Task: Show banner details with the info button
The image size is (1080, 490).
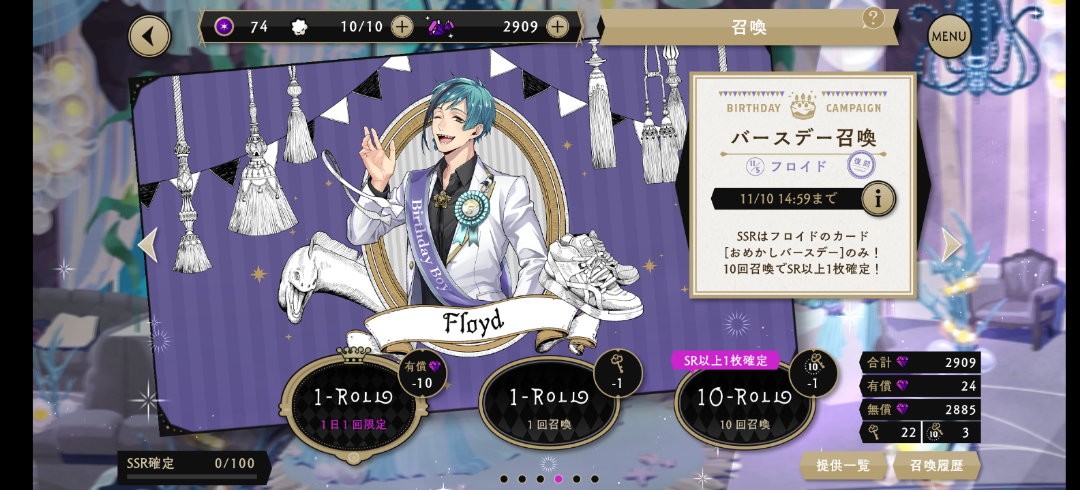Action: [x=878, y=198]
